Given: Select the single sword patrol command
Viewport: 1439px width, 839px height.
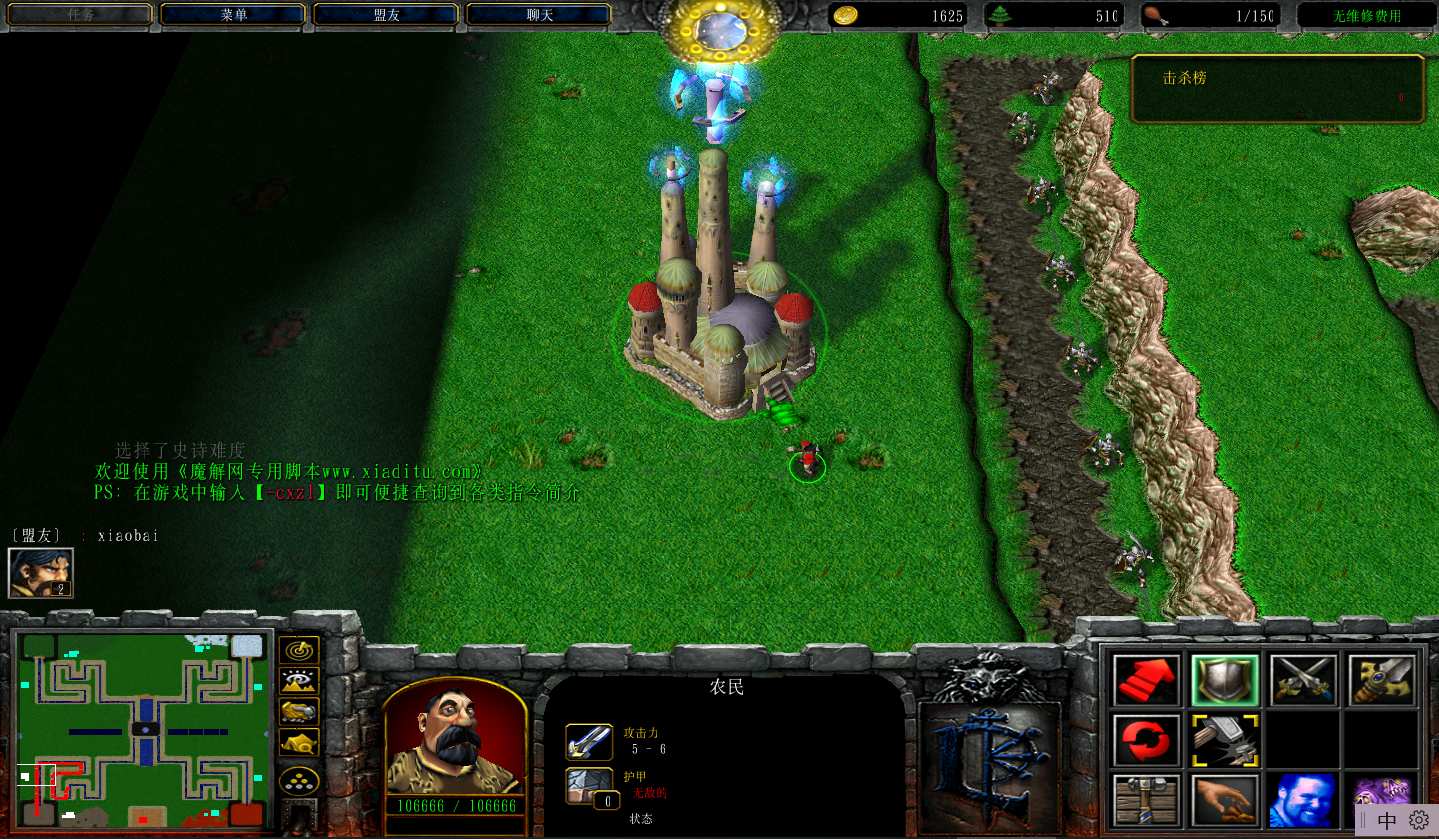Looking at the screenshot, I should [1381, 680].
